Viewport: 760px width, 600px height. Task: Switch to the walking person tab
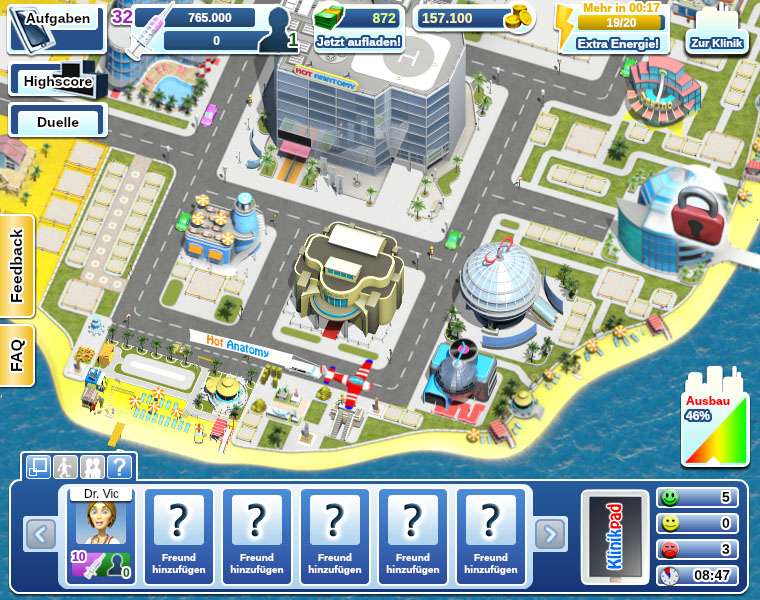[66, 466]
